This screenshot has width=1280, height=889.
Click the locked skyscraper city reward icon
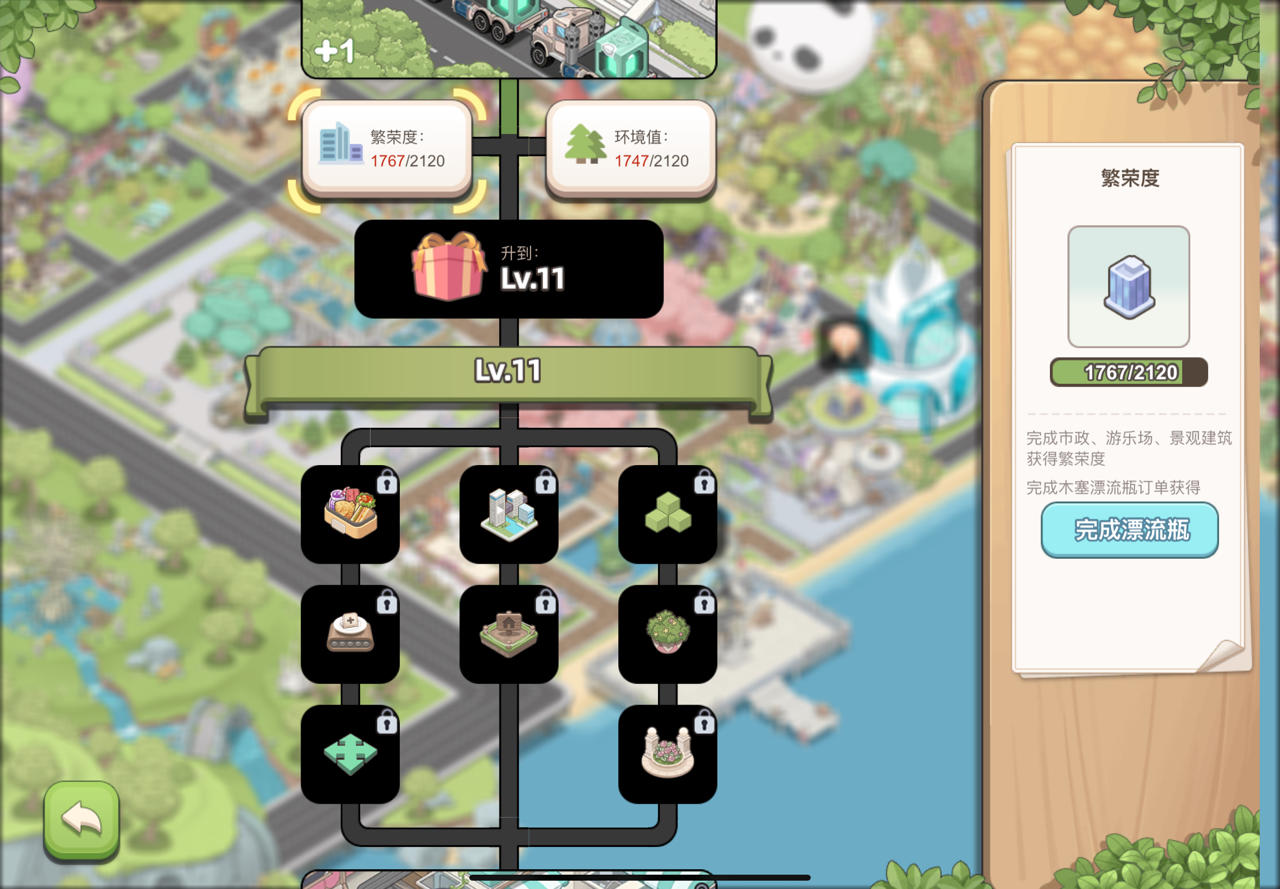(509, 515)
